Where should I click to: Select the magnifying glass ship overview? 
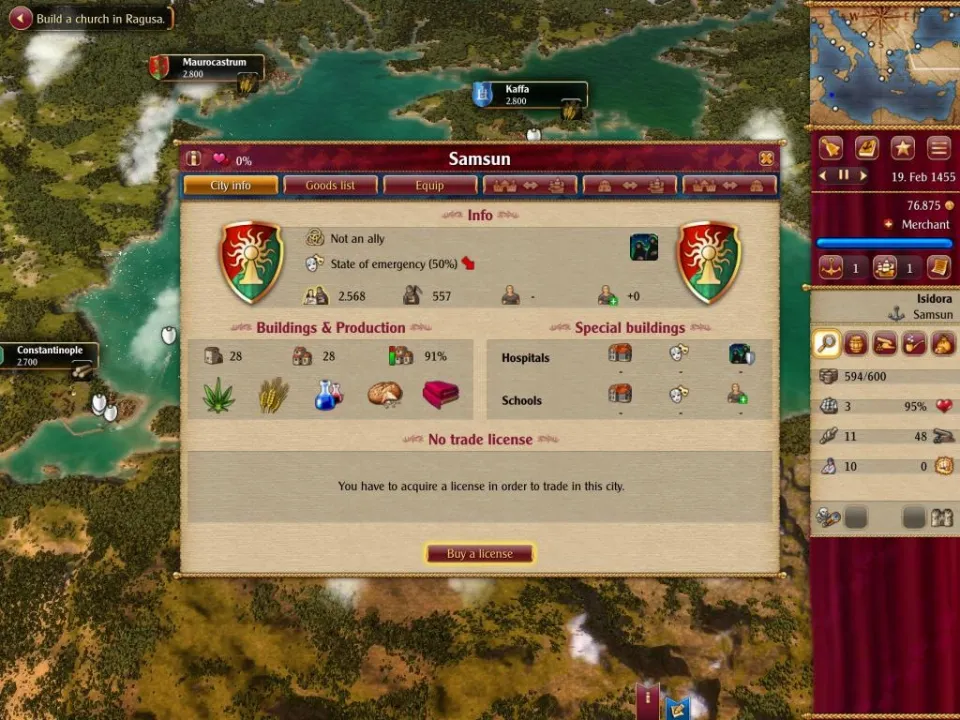pos(827,344)
